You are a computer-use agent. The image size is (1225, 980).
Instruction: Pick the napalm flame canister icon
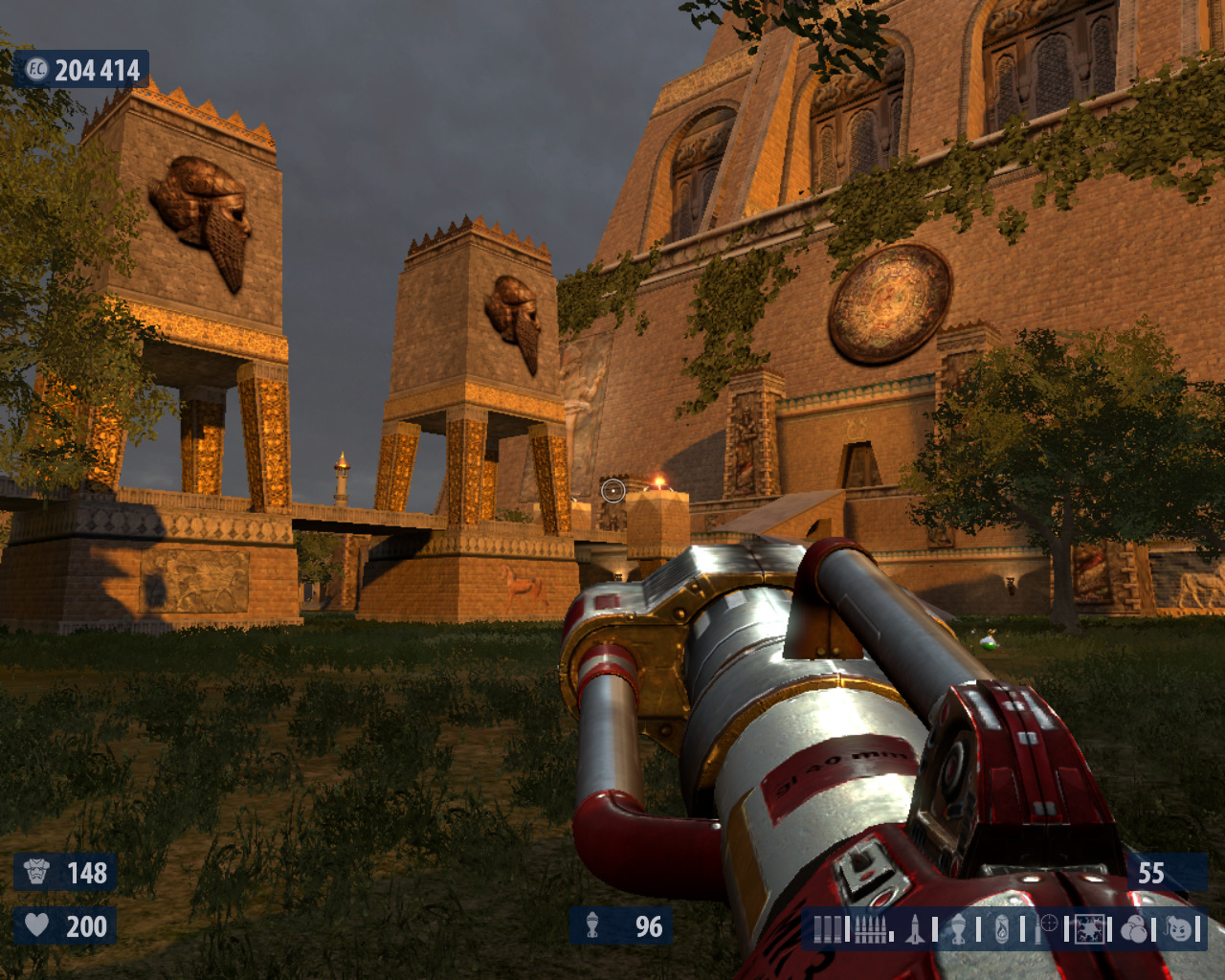coord(1001,929)
